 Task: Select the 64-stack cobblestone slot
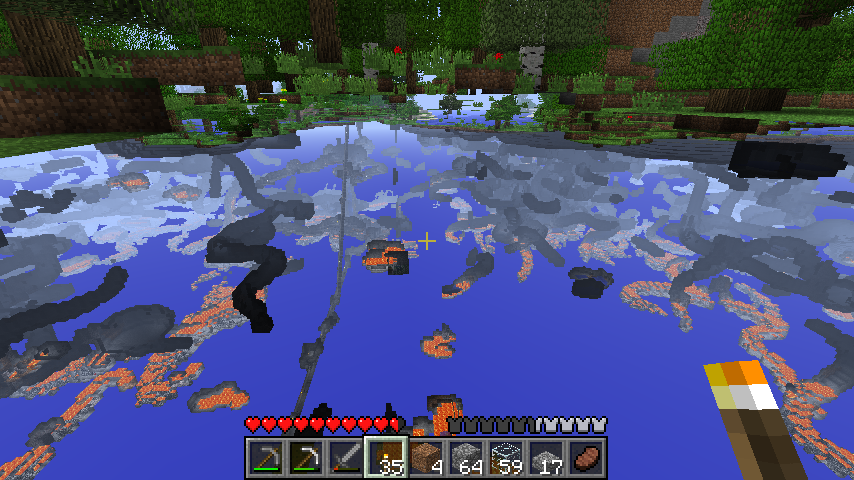466,456
